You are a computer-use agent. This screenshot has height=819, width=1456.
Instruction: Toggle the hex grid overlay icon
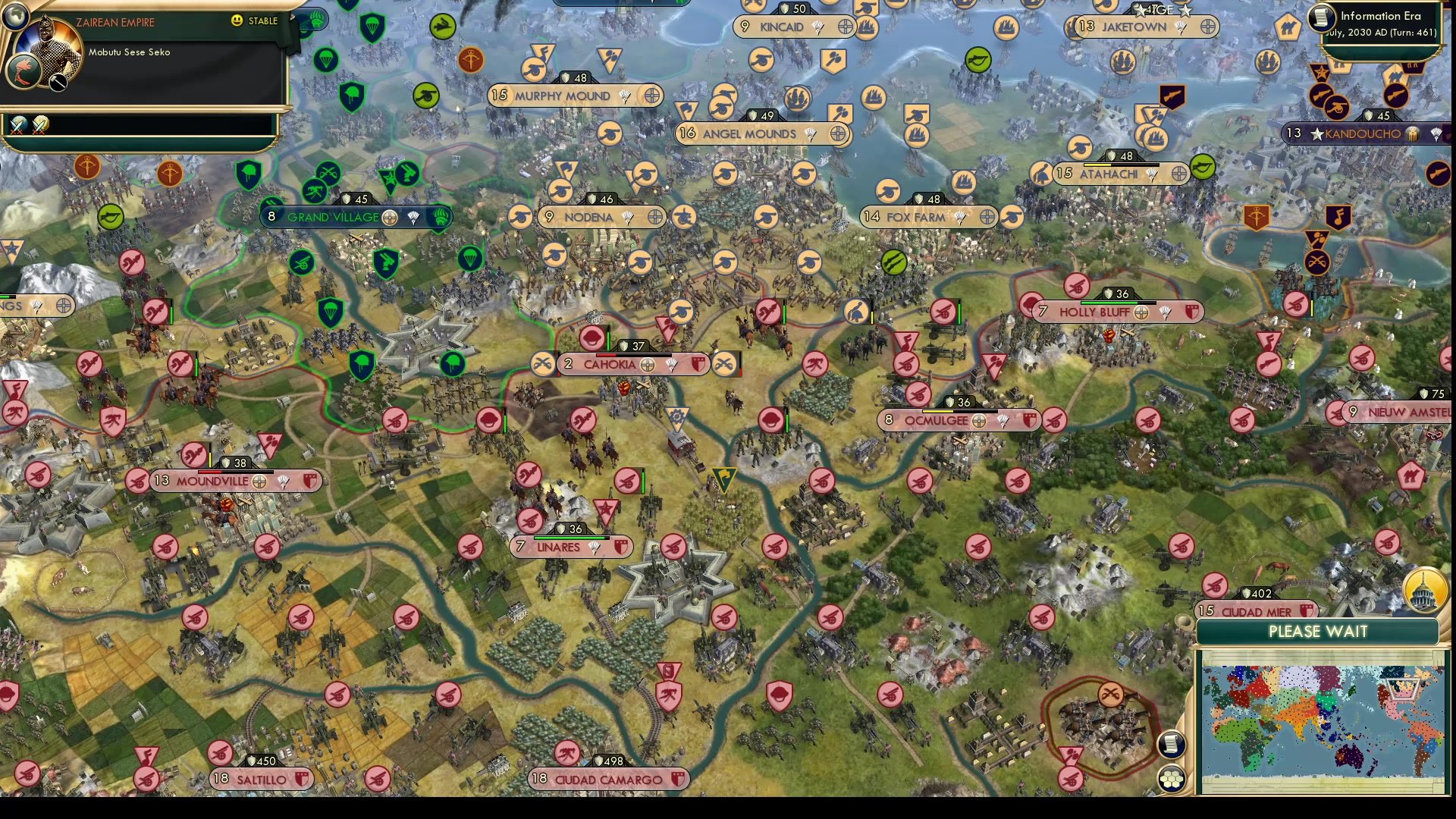coord(1171,778)
